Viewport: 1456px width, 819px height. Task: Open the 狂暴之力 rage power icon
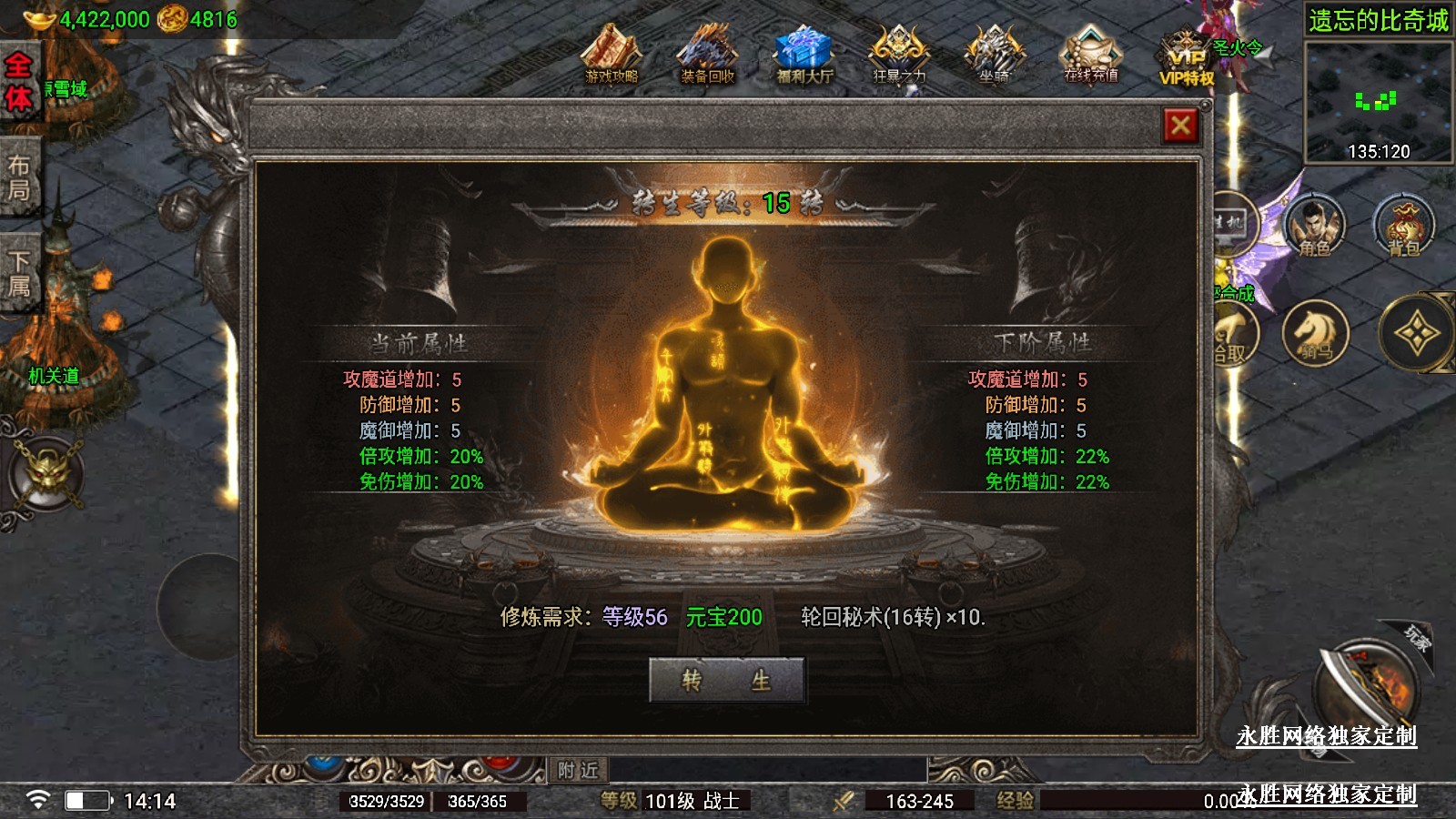coord(899,55)
